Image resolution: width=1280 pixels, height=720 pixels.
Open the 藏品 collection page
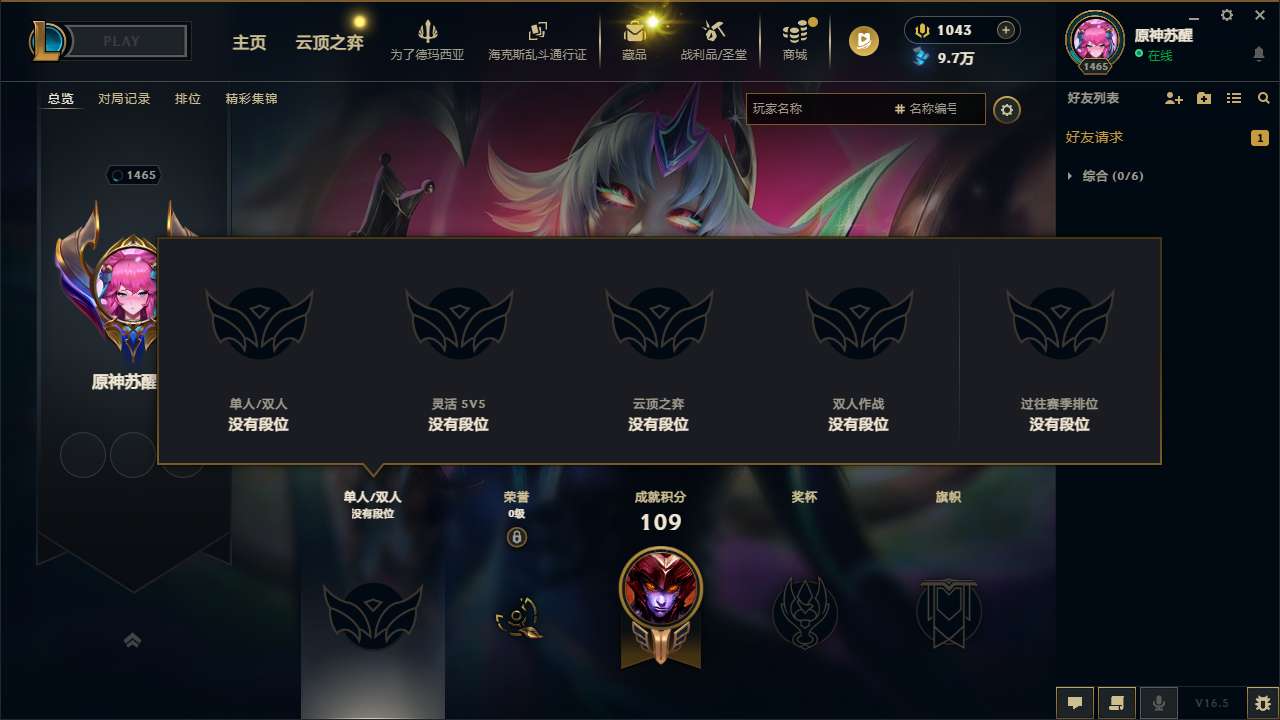click(635, 41)
